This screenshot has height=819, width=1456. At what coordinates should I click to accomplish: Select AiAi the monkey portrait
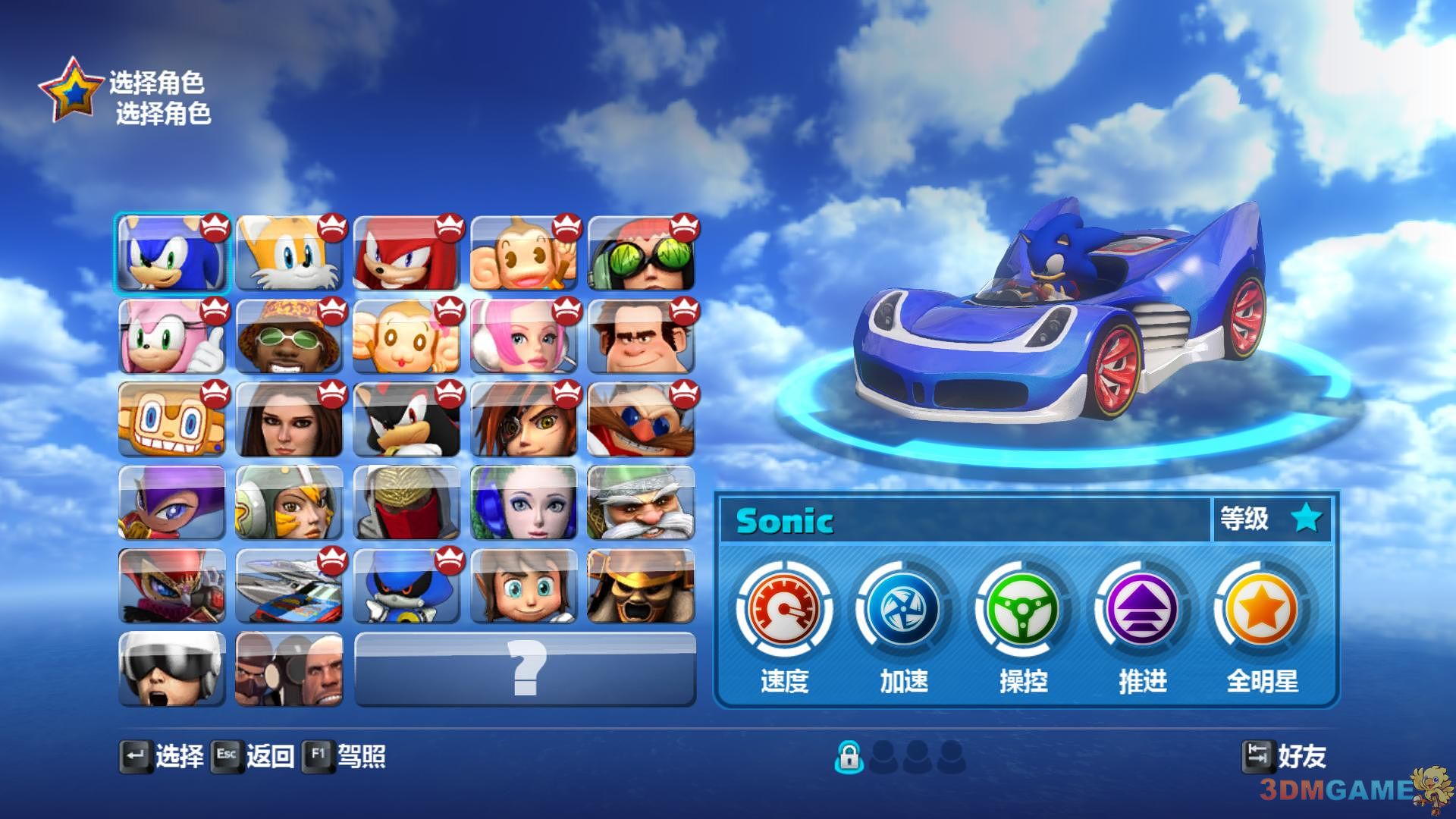[523, 253]
